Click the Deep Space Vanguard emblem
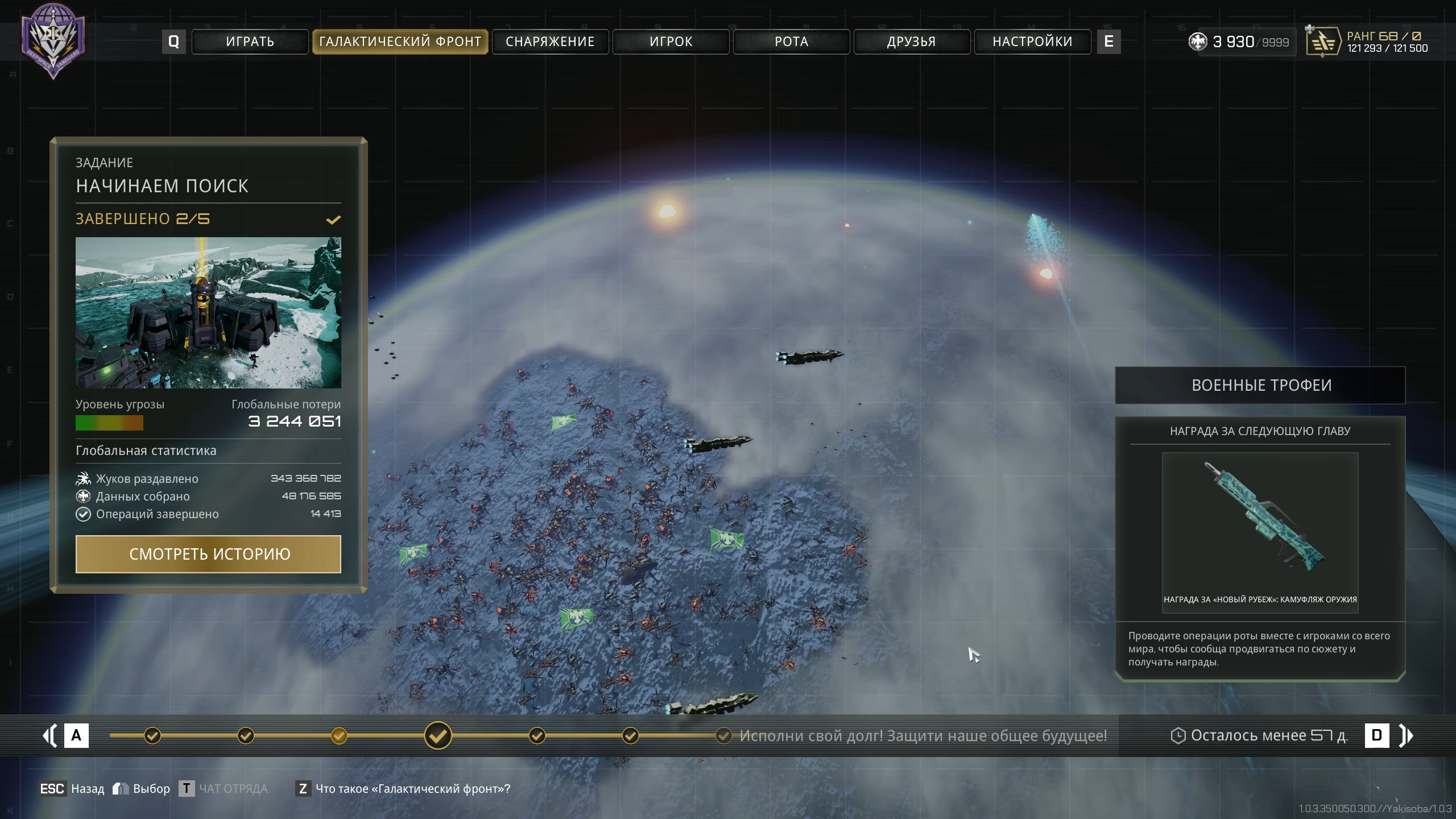Screen dimensions: 1456x819 coord(53,41)
